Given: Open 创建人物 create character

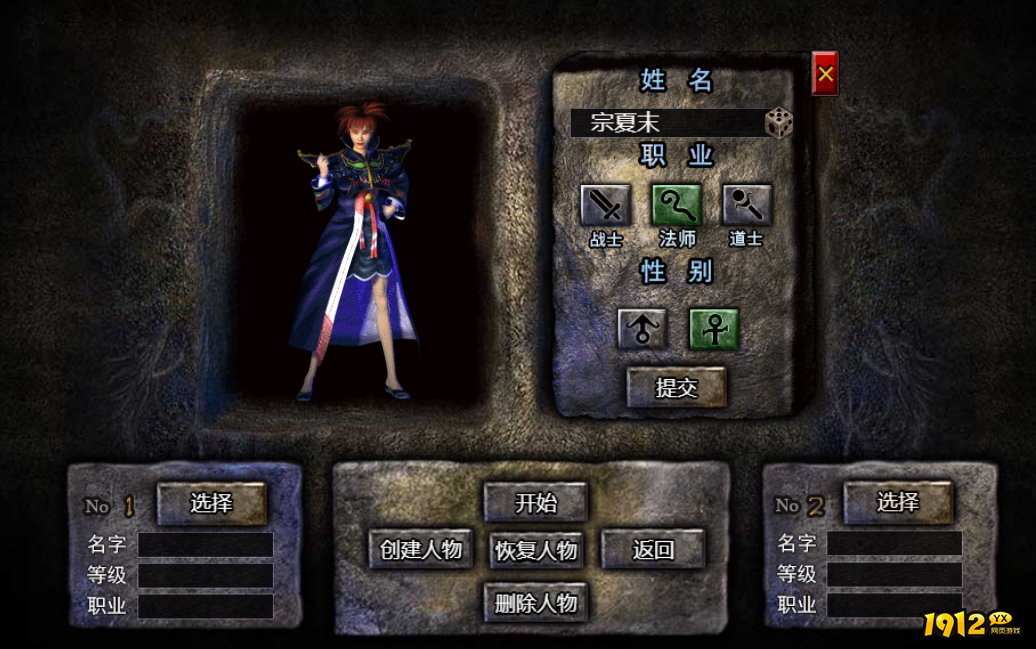Looking at the screenshot, I should (421, 549).
